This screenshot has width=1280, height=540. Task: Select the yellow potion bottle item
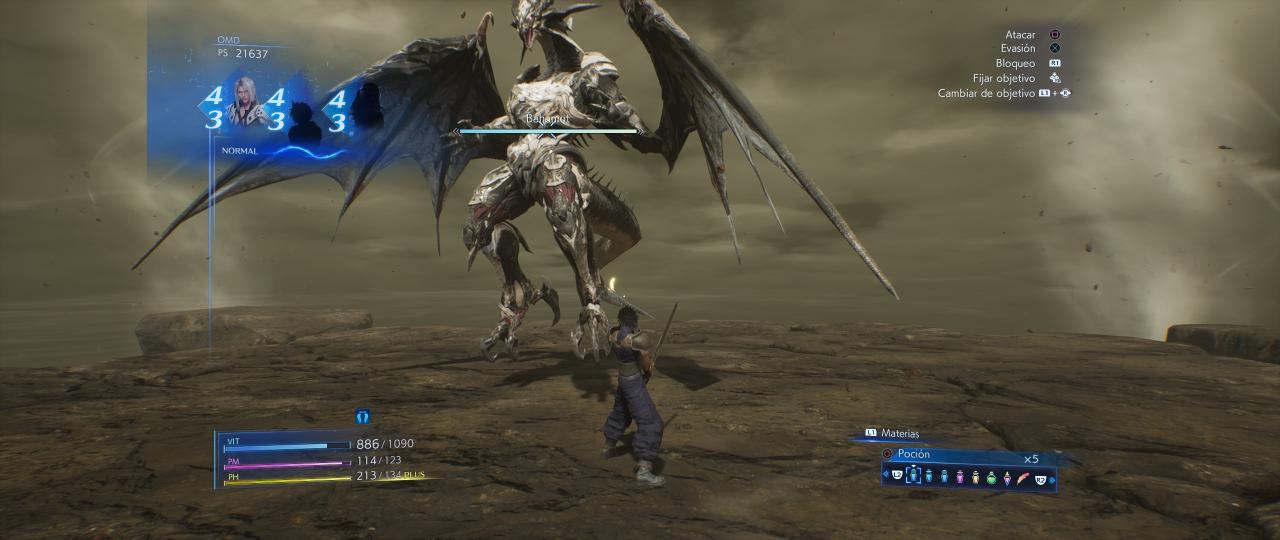[976, 477]
